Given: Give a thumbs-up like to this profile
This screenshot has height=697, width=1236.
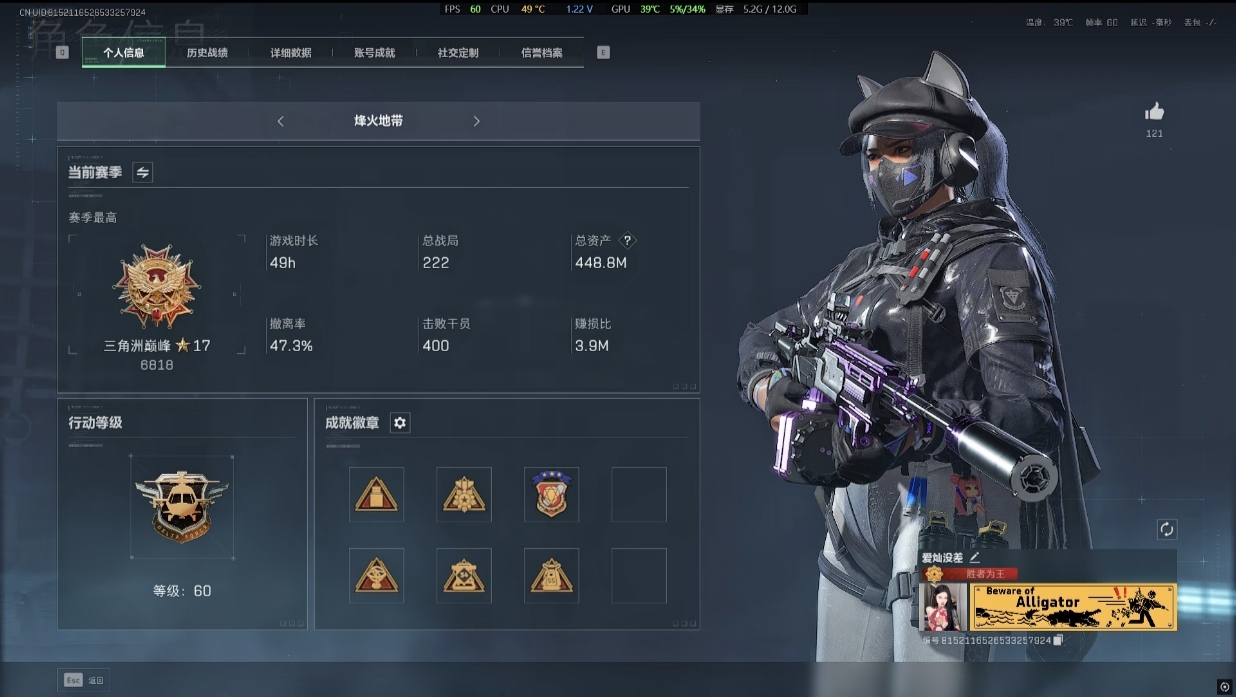Looking at the screenshot, I should (1154, 111).
